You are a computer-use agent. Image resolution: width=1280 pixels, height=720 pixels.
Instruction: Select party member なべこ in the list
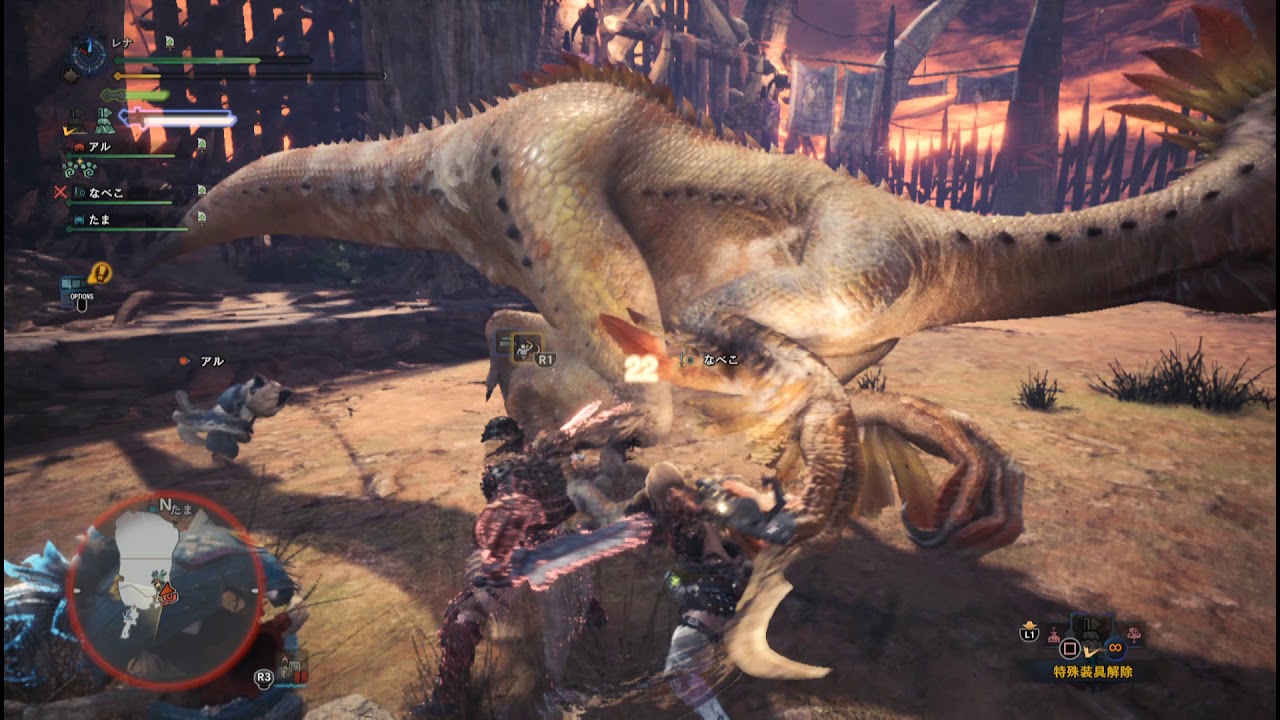106,192
